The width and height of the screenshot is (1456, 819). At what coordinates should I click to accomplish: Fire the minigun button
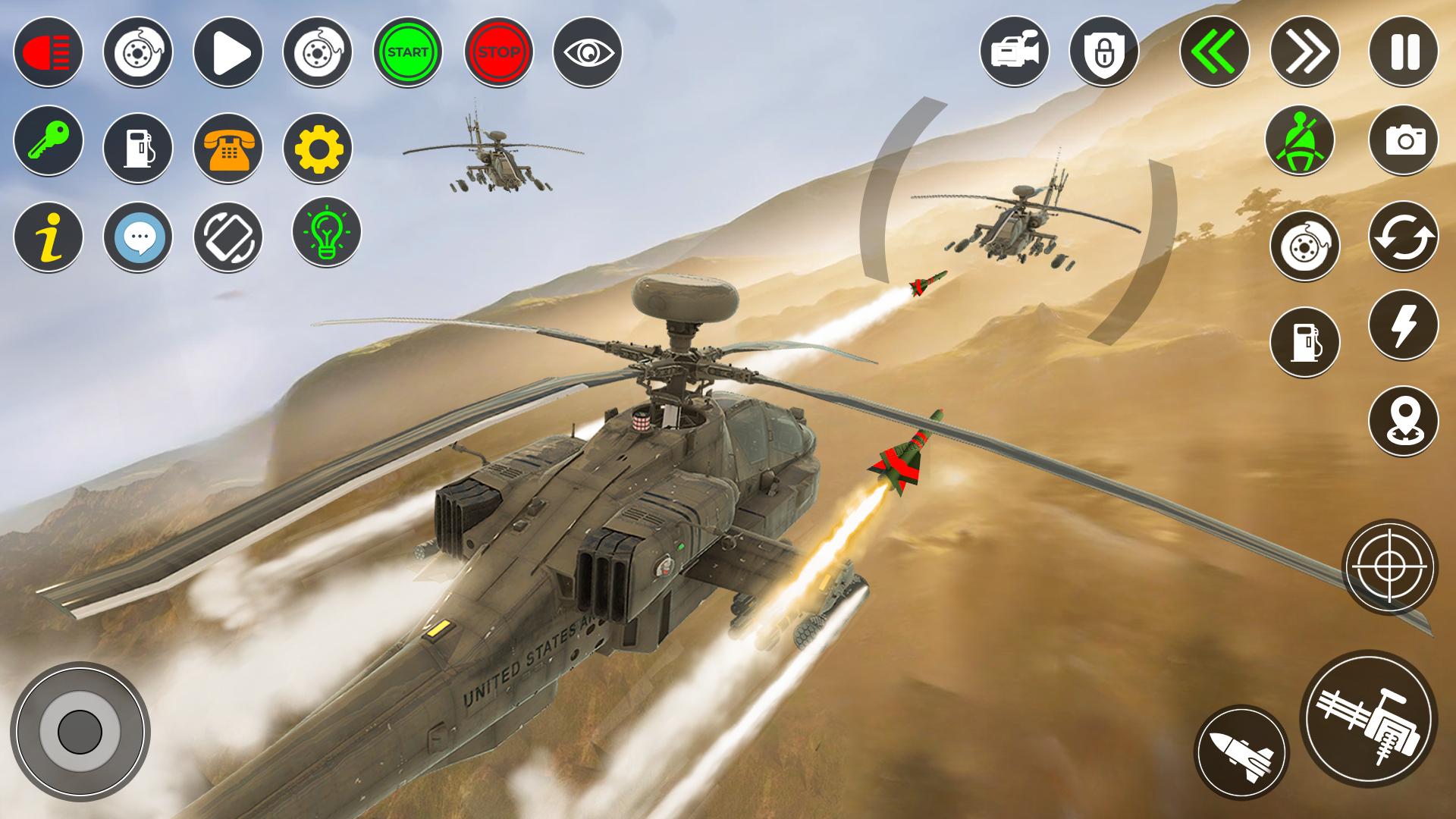tap(1368, 718)
